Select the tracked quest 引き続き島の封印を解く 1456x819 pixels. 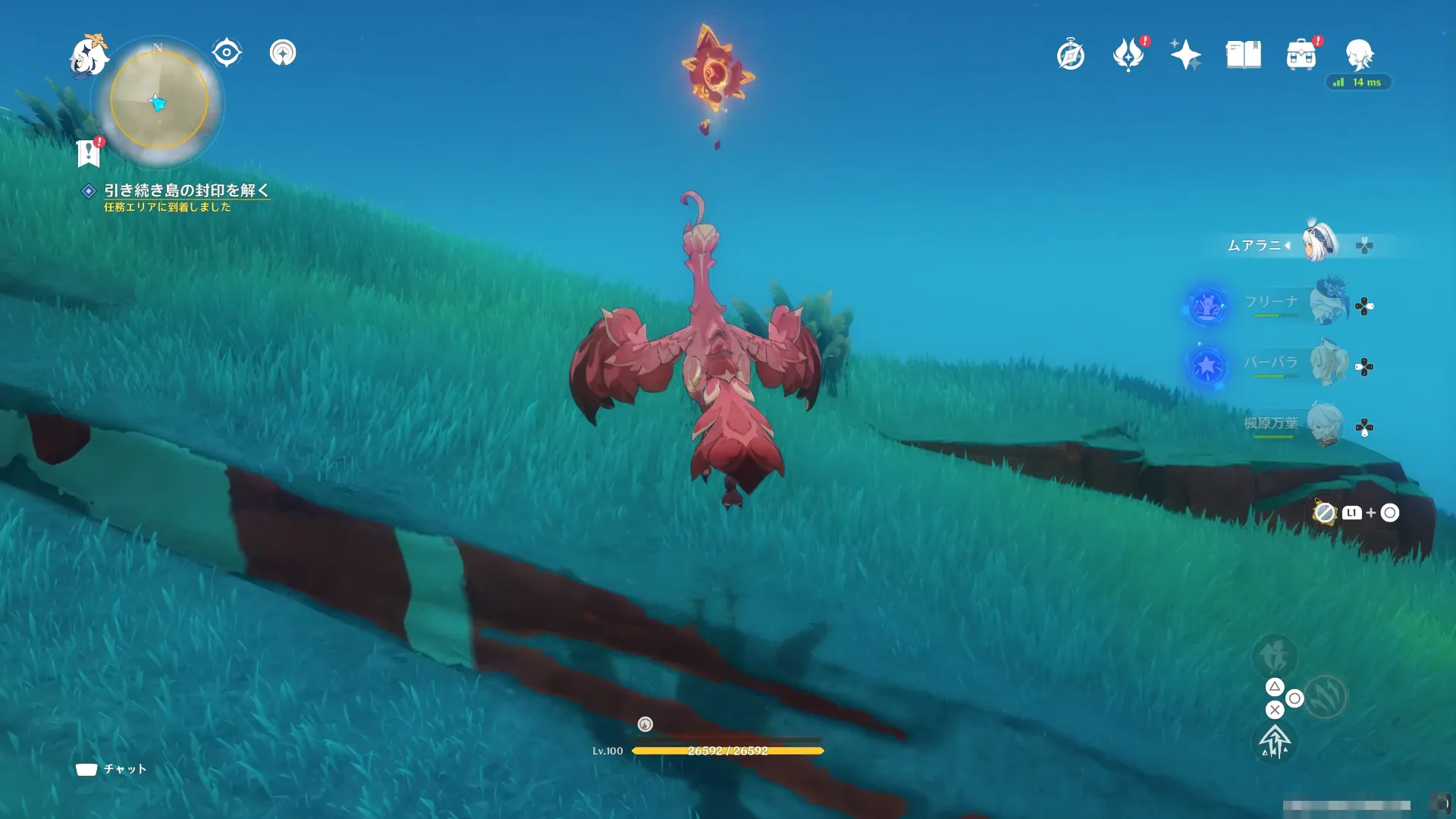click(186, 190)
